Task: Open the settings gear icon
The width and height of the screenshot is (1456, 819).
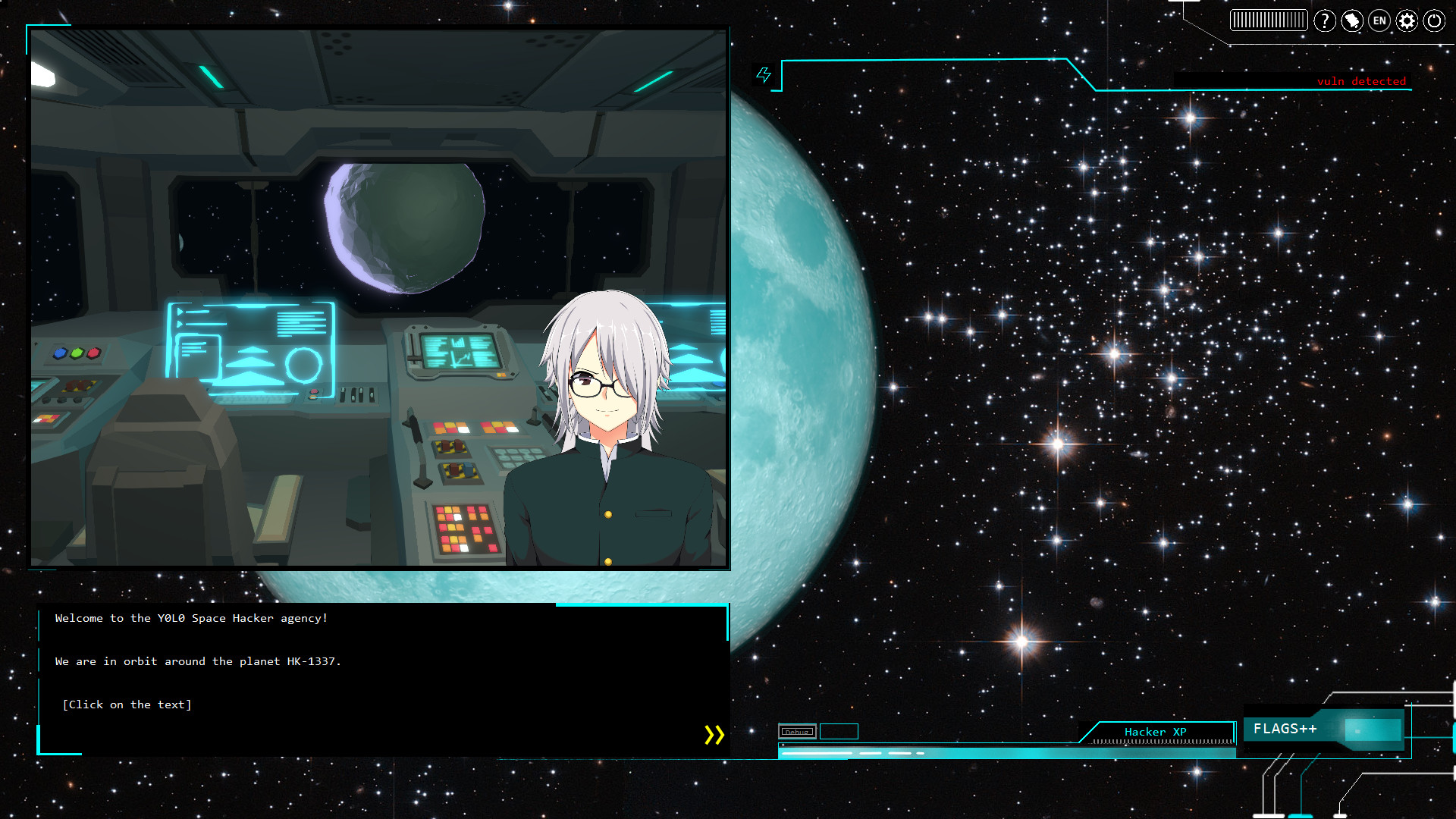Action: click(x=1407, y=21)
